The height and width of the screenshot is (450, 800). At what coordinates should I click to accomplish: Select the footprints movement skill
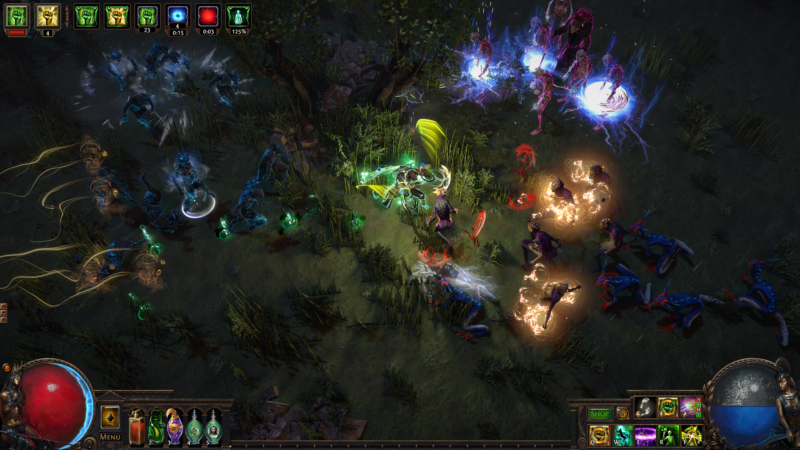pos(644,407)
